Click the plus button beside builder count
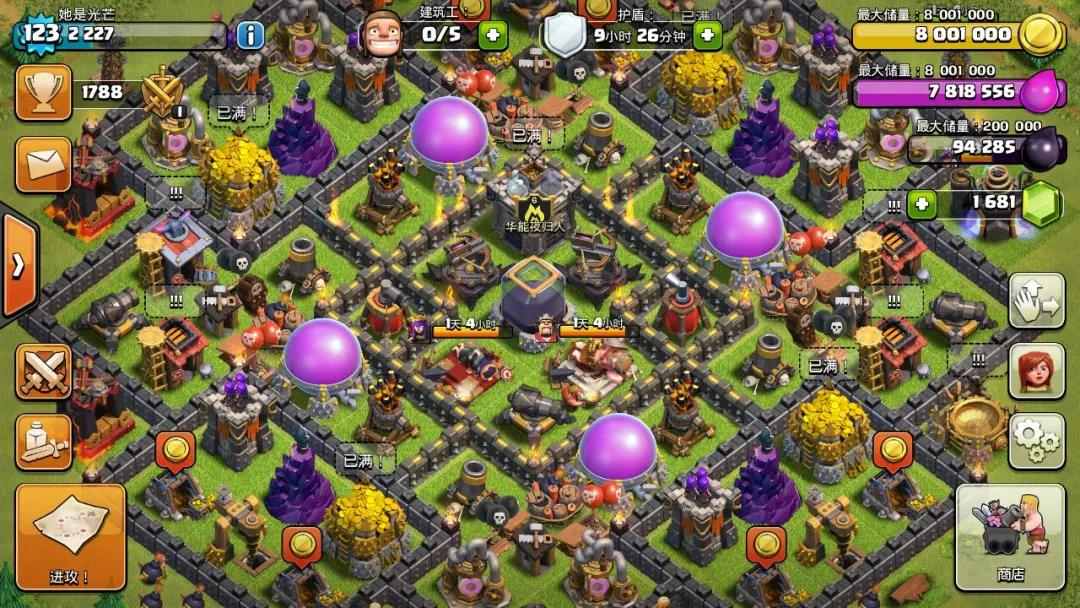 492,36
